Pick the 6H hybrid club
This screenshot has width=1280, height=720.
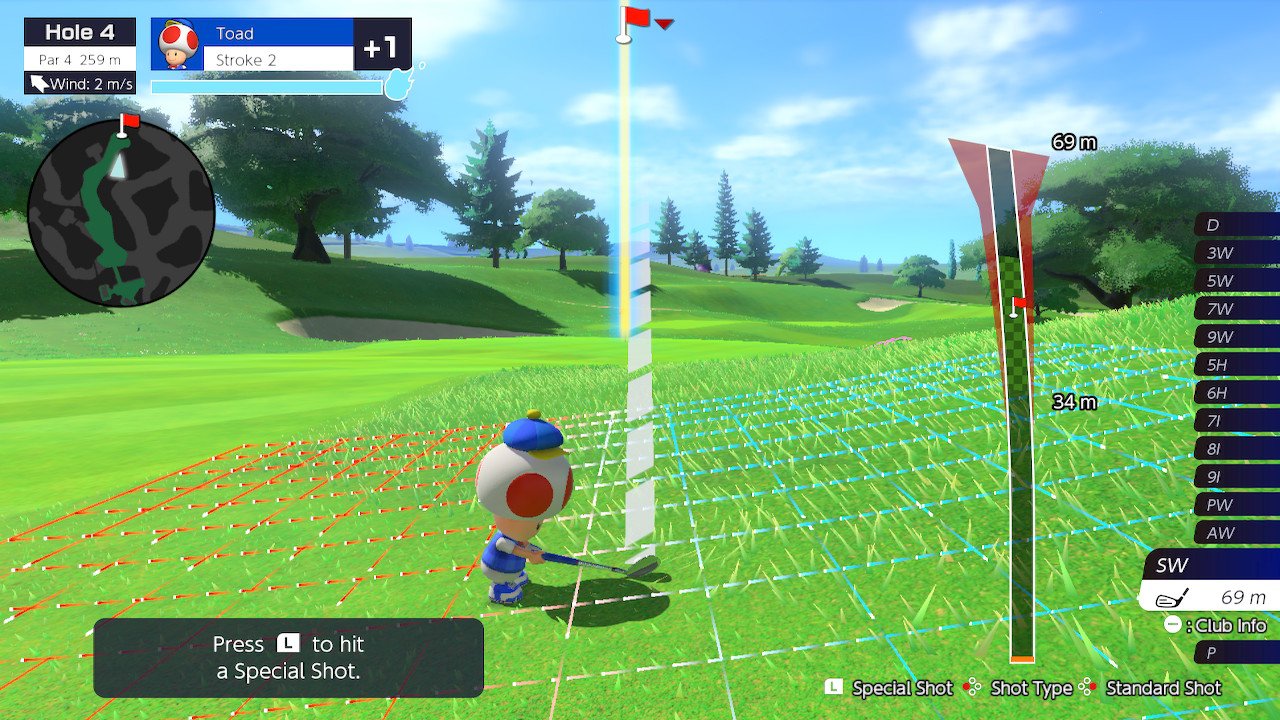click(x=1236, y=393)
